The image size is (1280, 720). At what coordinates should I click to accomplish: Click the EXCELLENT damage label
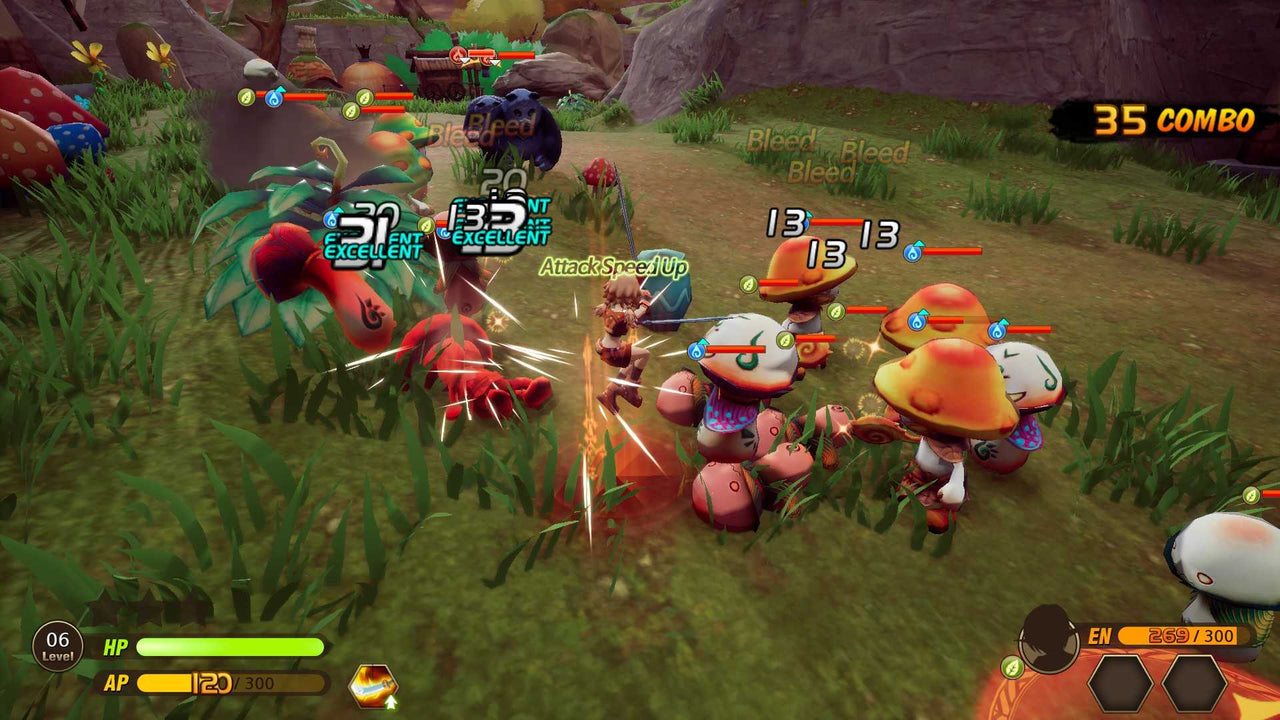[372, 252]
